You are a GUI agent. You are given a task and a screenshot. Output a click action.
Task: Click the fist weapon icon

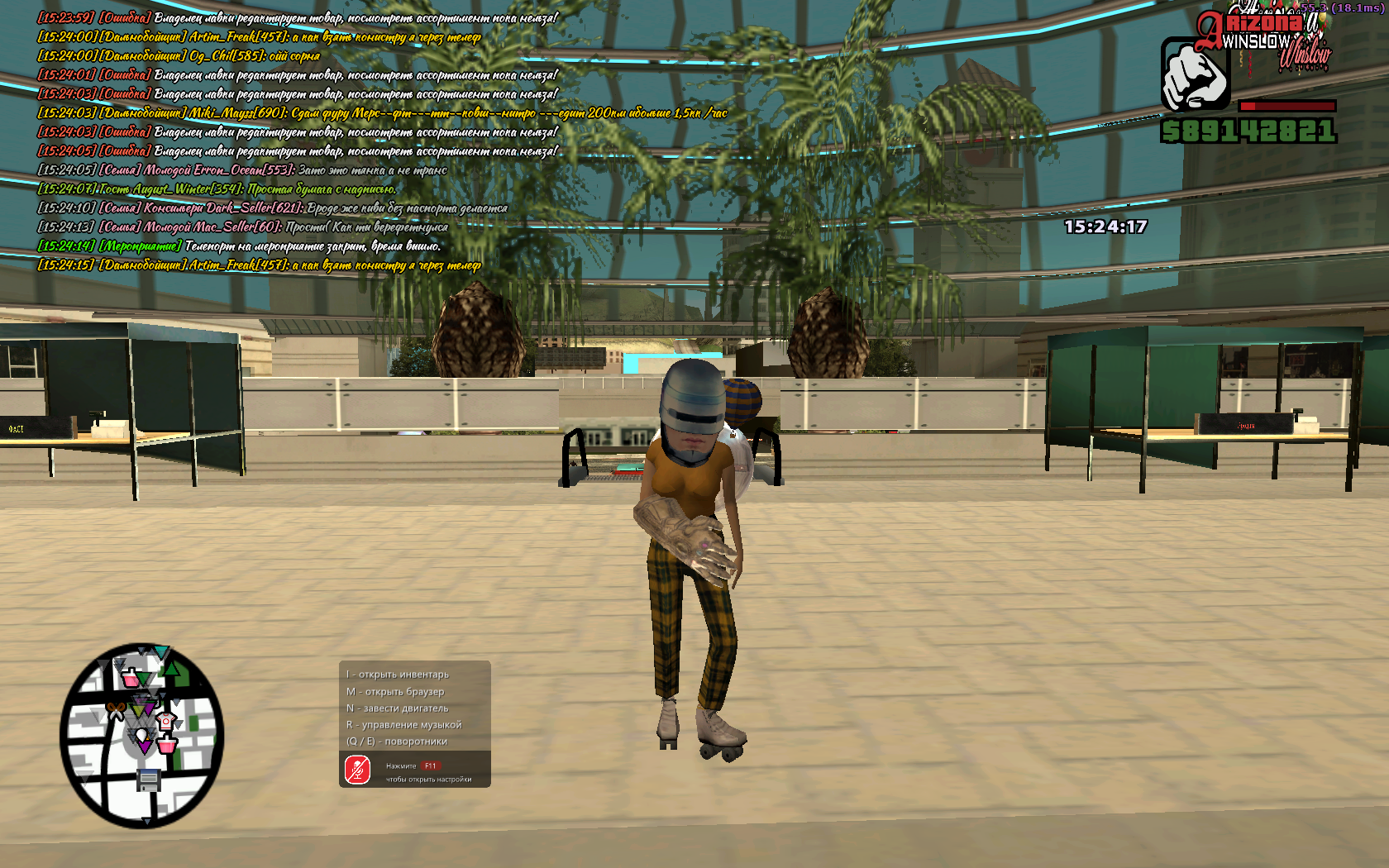(x=1194, y=76)
